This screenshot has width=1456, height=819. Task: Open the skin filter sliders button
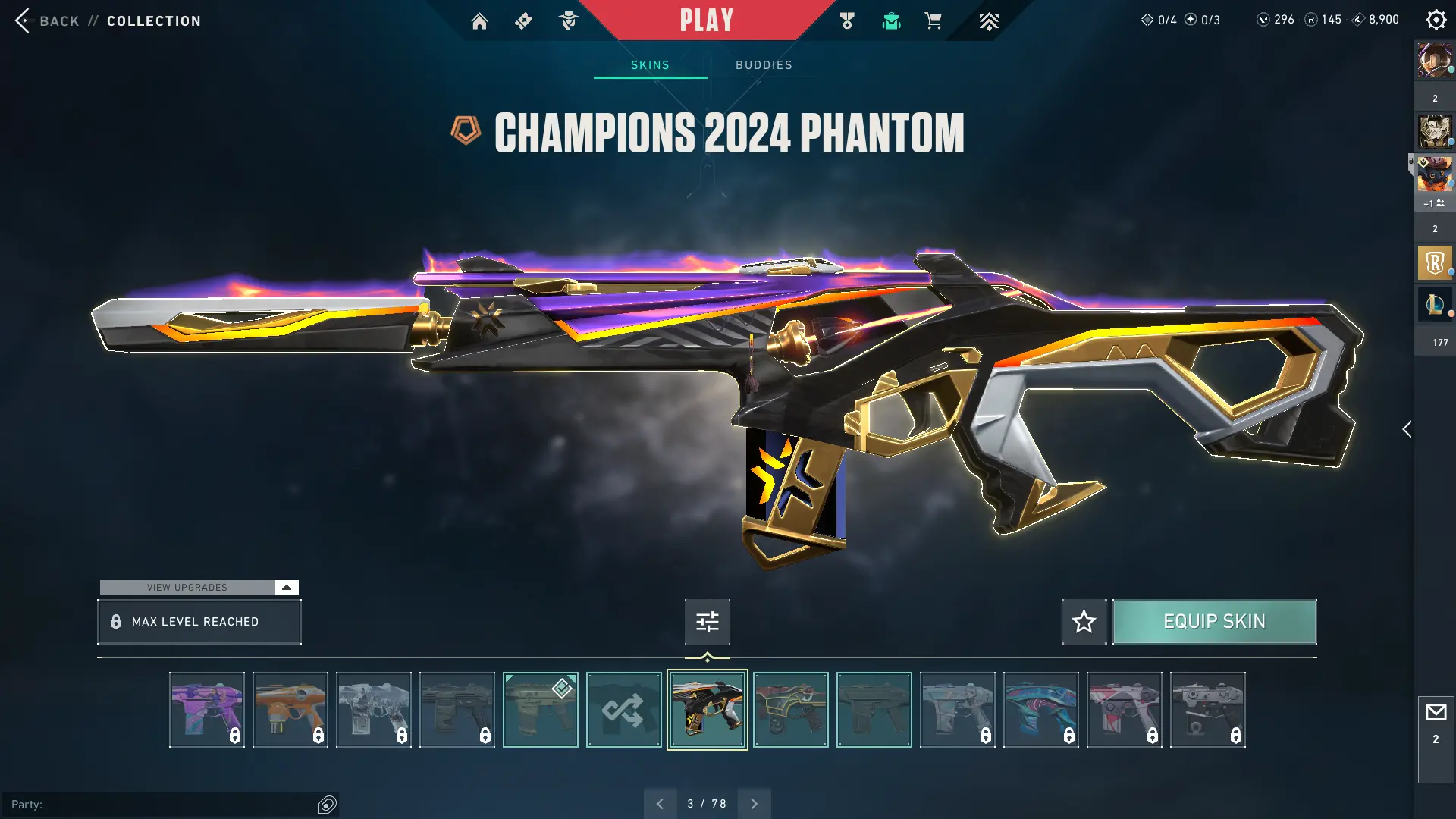tap(707, 622)
